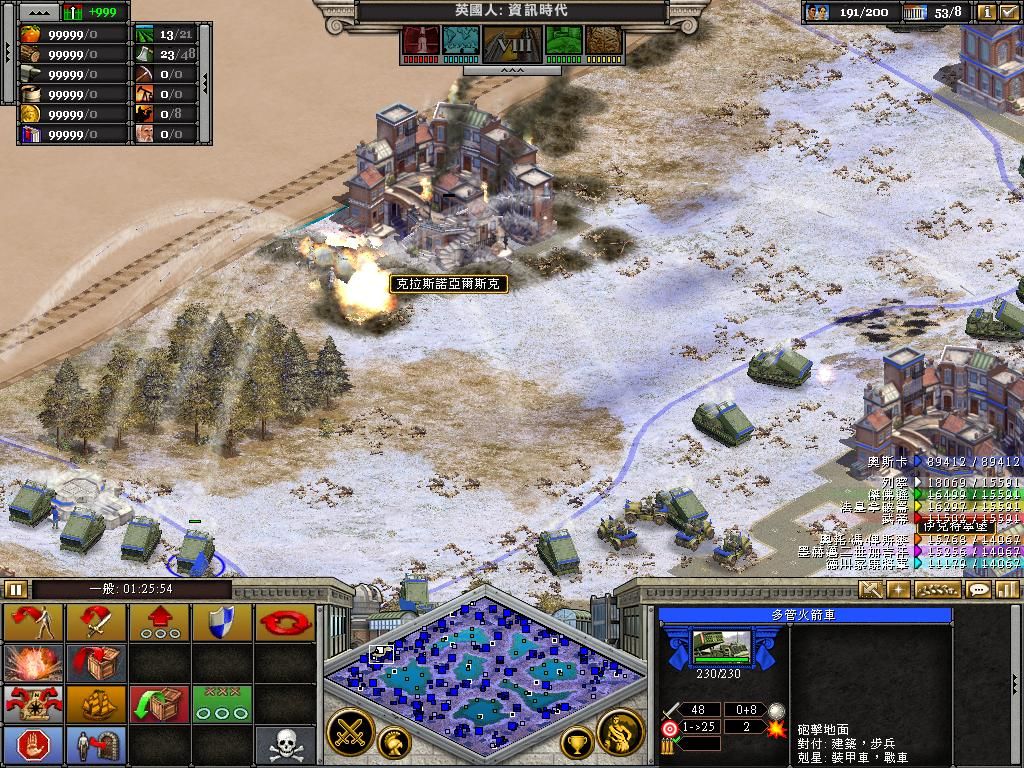This screenshot has height=768, width=1024.
Task: Select the crate with red arrow command
Action: [x=96, y=662]
